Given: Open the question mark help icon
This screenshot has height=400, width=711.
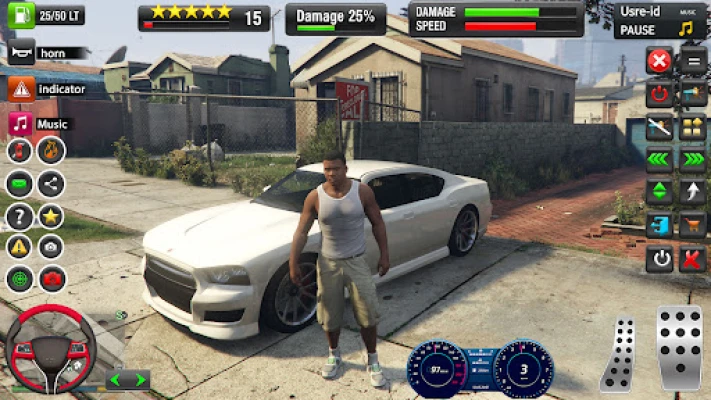Looking at the screenshot, I should [19, 216].
